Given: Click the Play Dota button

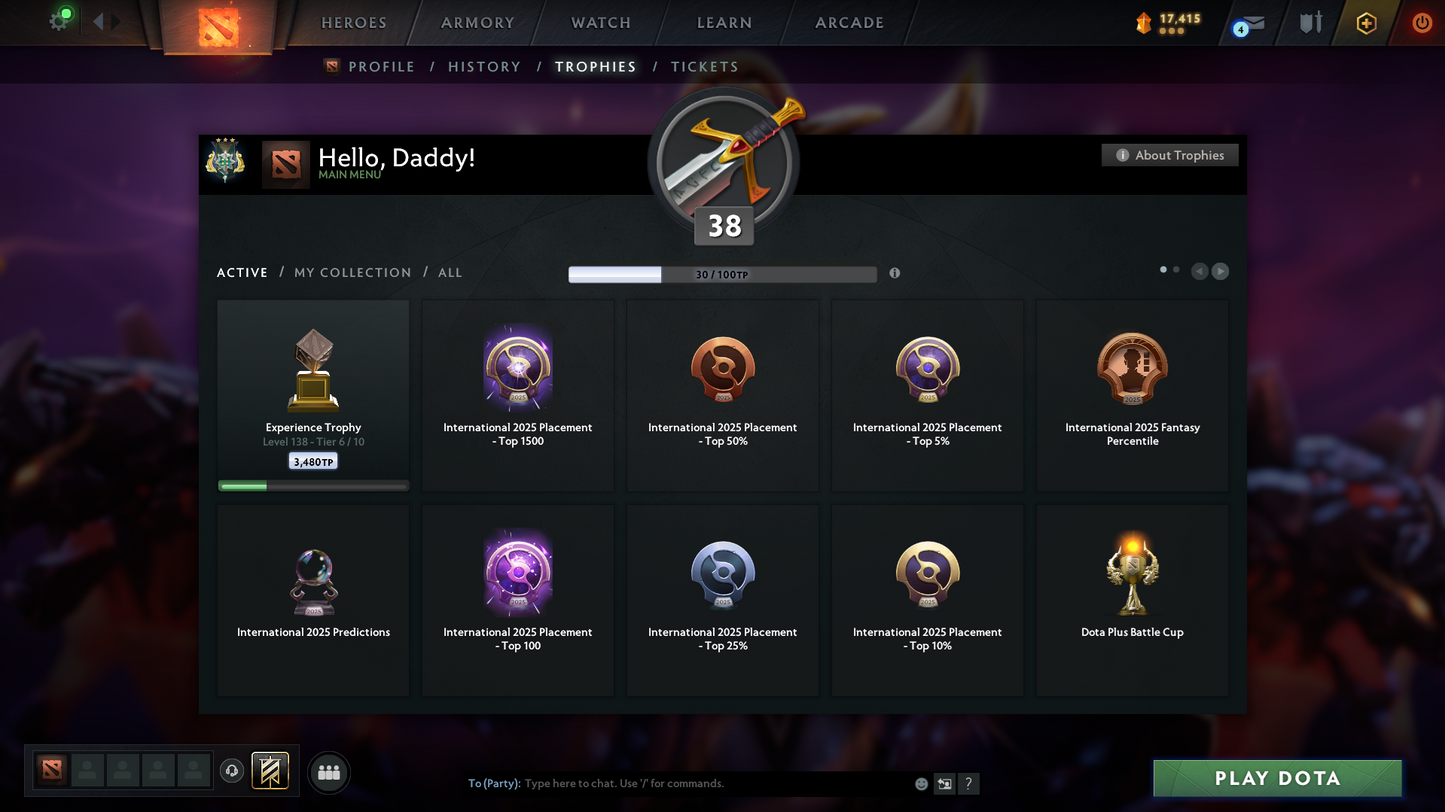Looking at the screenshot, I should (1277, 778).
